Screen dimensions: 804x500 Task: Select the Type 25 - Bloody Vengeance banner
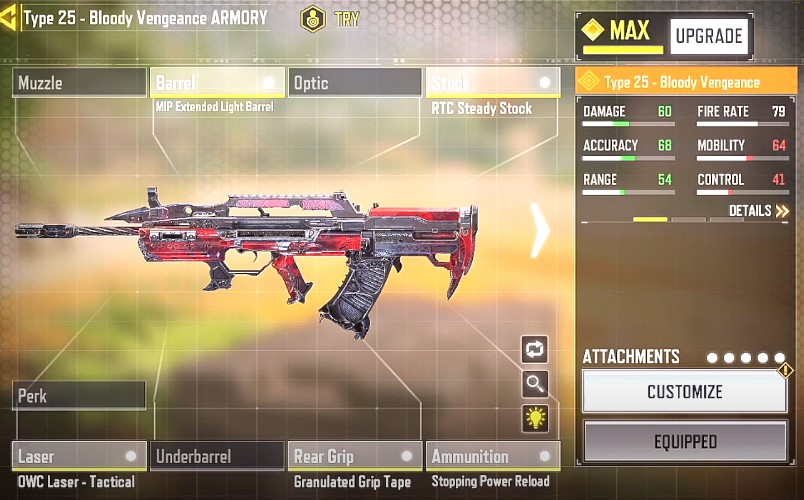(686, 82)
